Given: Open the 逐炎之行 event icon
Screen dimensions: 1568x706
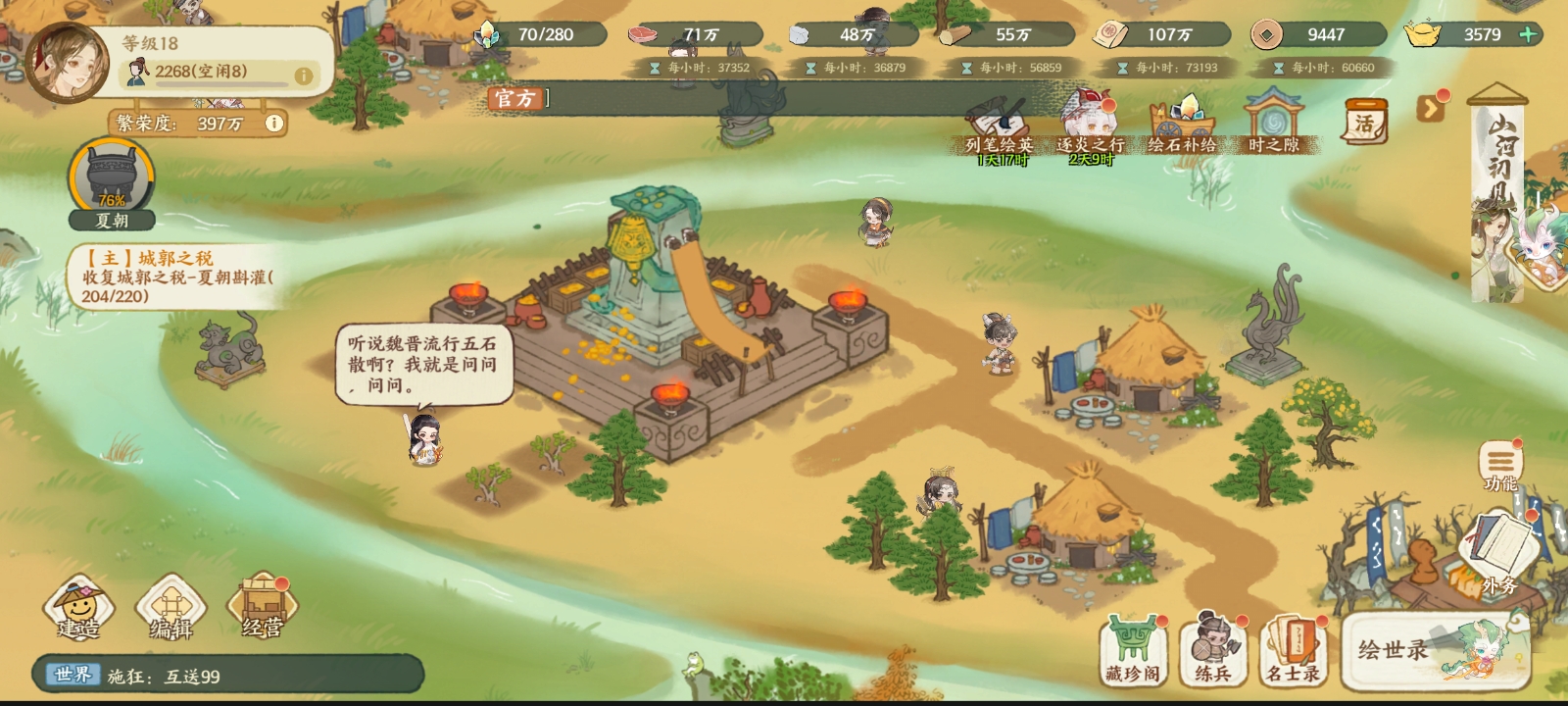Looking at the screenshot, I should [1090, 116].
